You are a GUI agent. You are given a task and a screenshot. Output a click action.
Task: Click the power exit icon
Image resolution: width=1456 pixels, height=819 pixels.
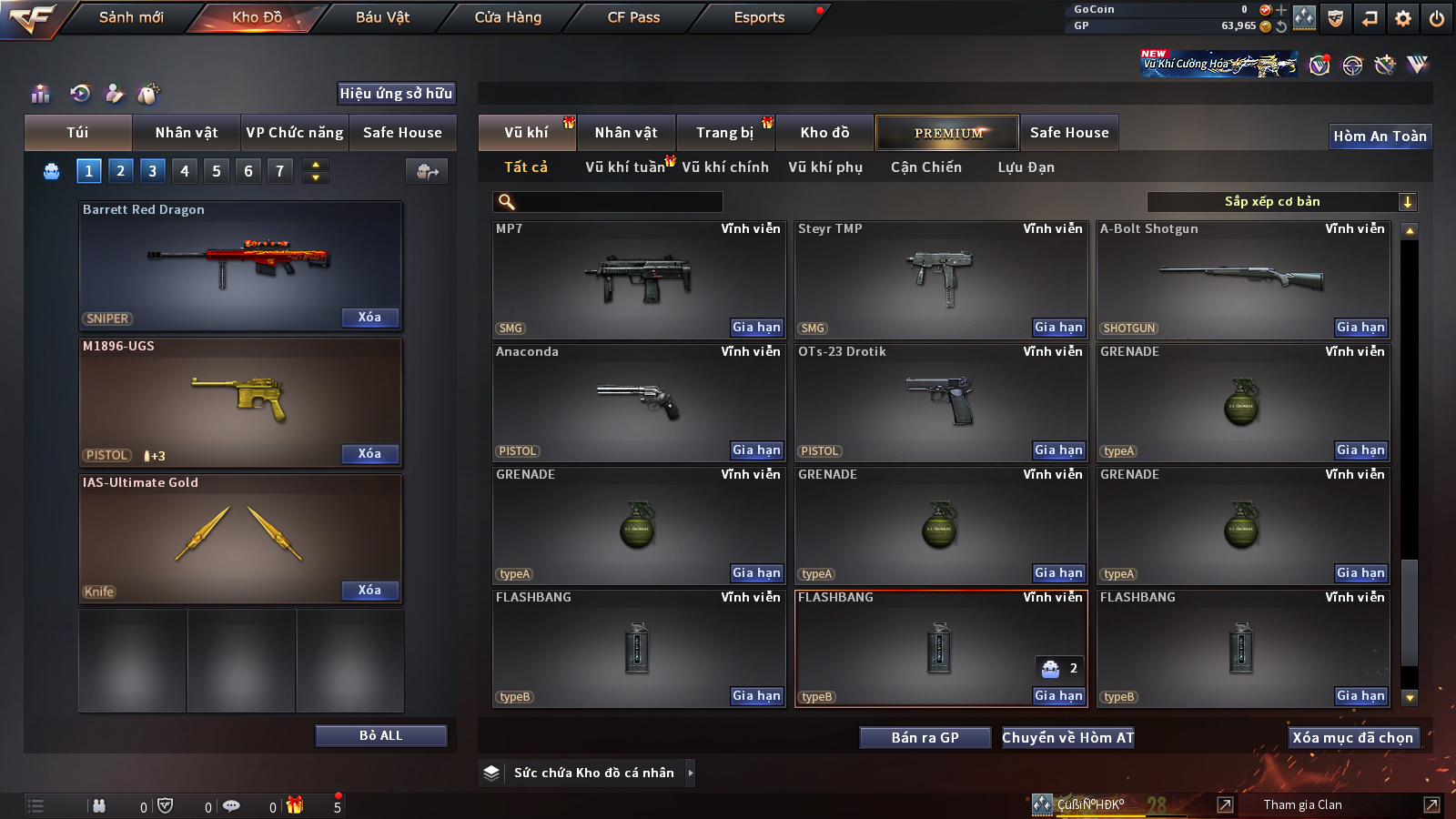click(1437, 18)
